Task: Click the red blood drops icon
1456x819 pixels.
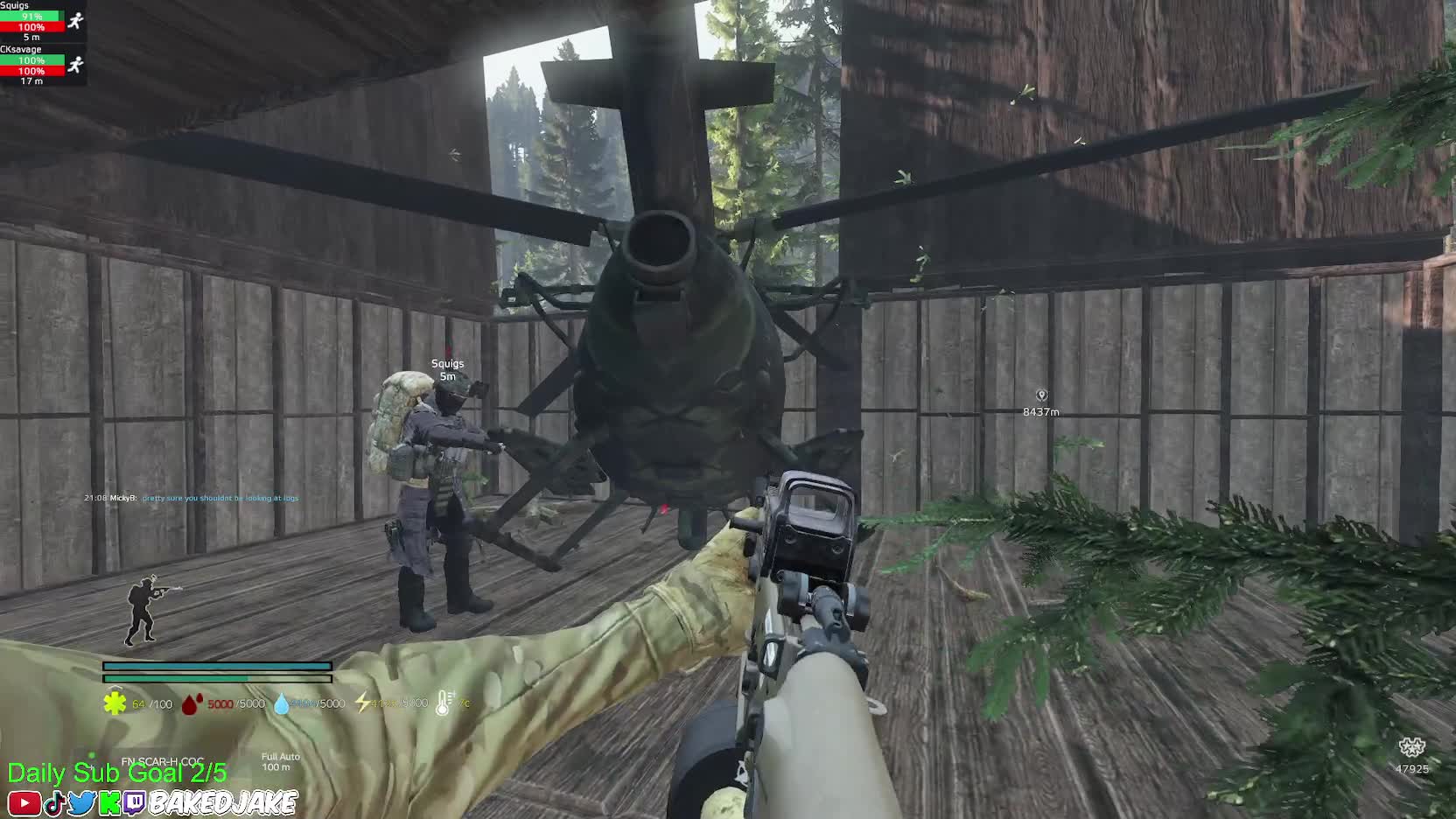Action: [192, 703]
